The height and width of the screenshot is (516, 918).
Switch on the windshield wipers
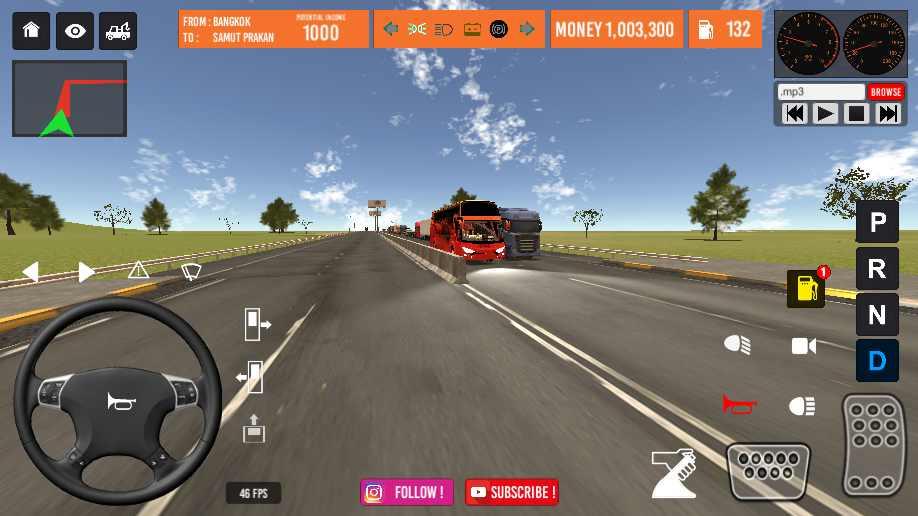[190, 270]
